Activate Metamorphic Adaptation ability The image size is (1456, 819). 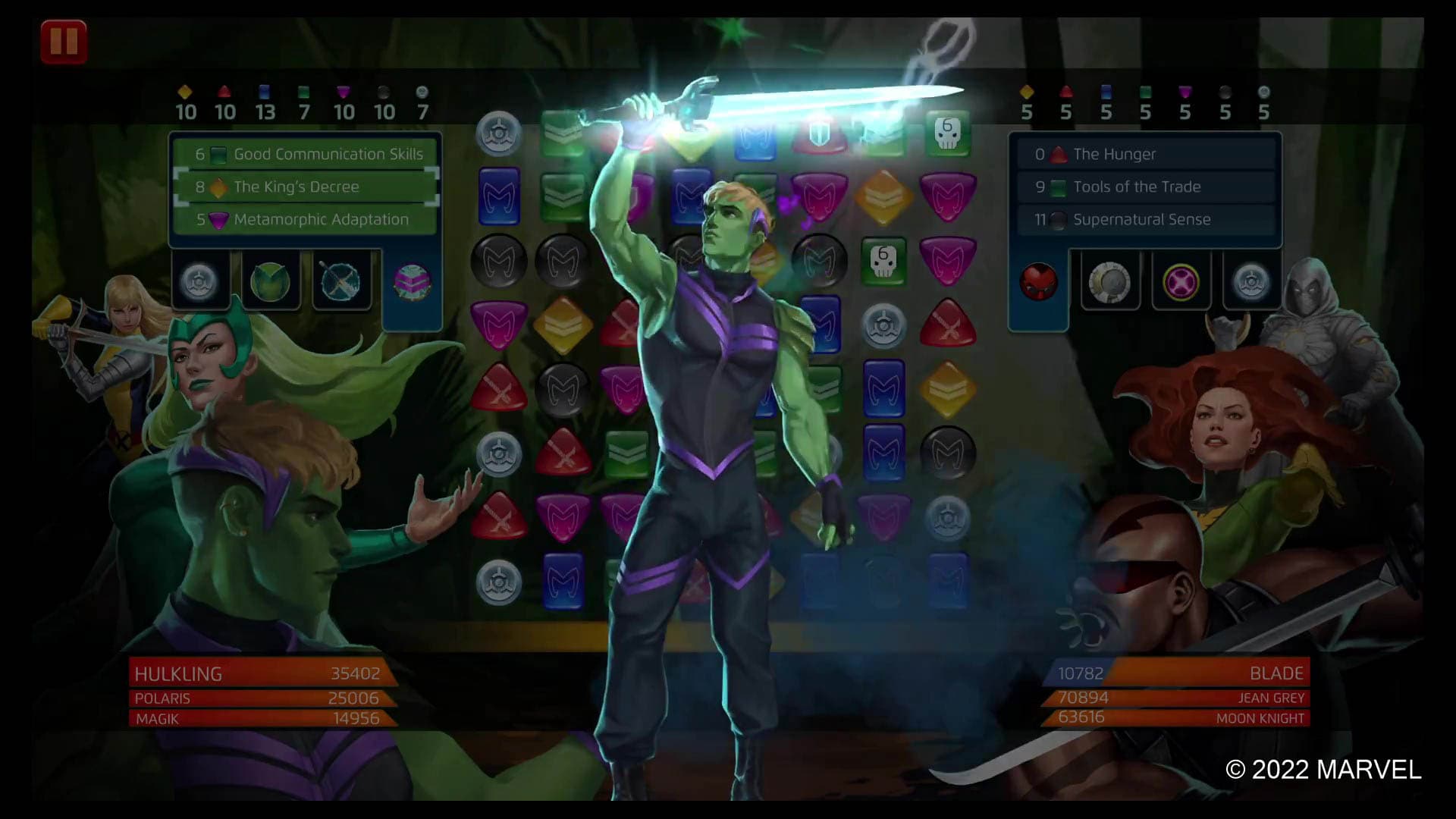point(303,219)
